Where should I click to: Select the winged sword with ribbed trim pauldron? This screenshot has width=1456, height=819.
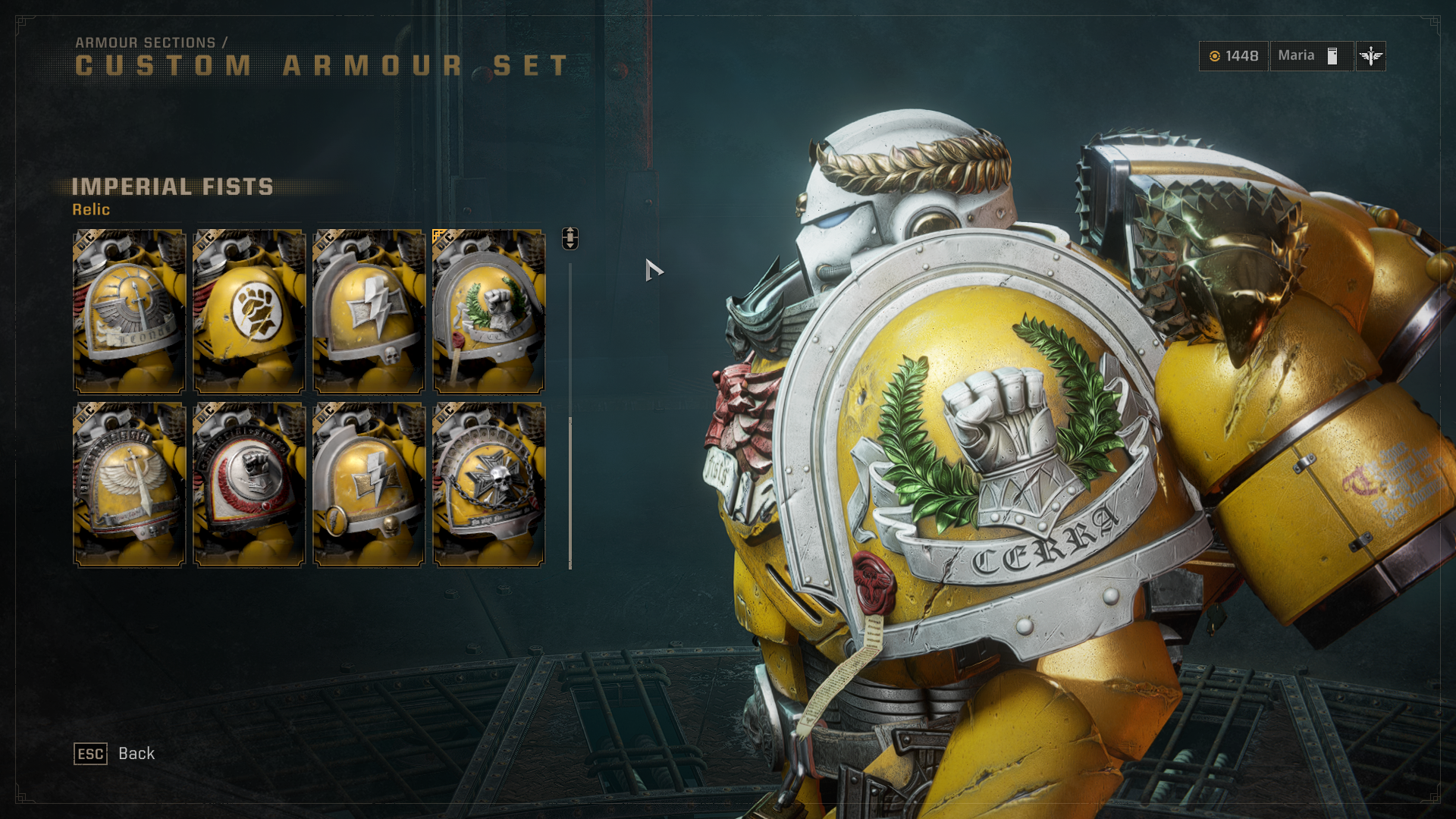click(x=129, y=484)
